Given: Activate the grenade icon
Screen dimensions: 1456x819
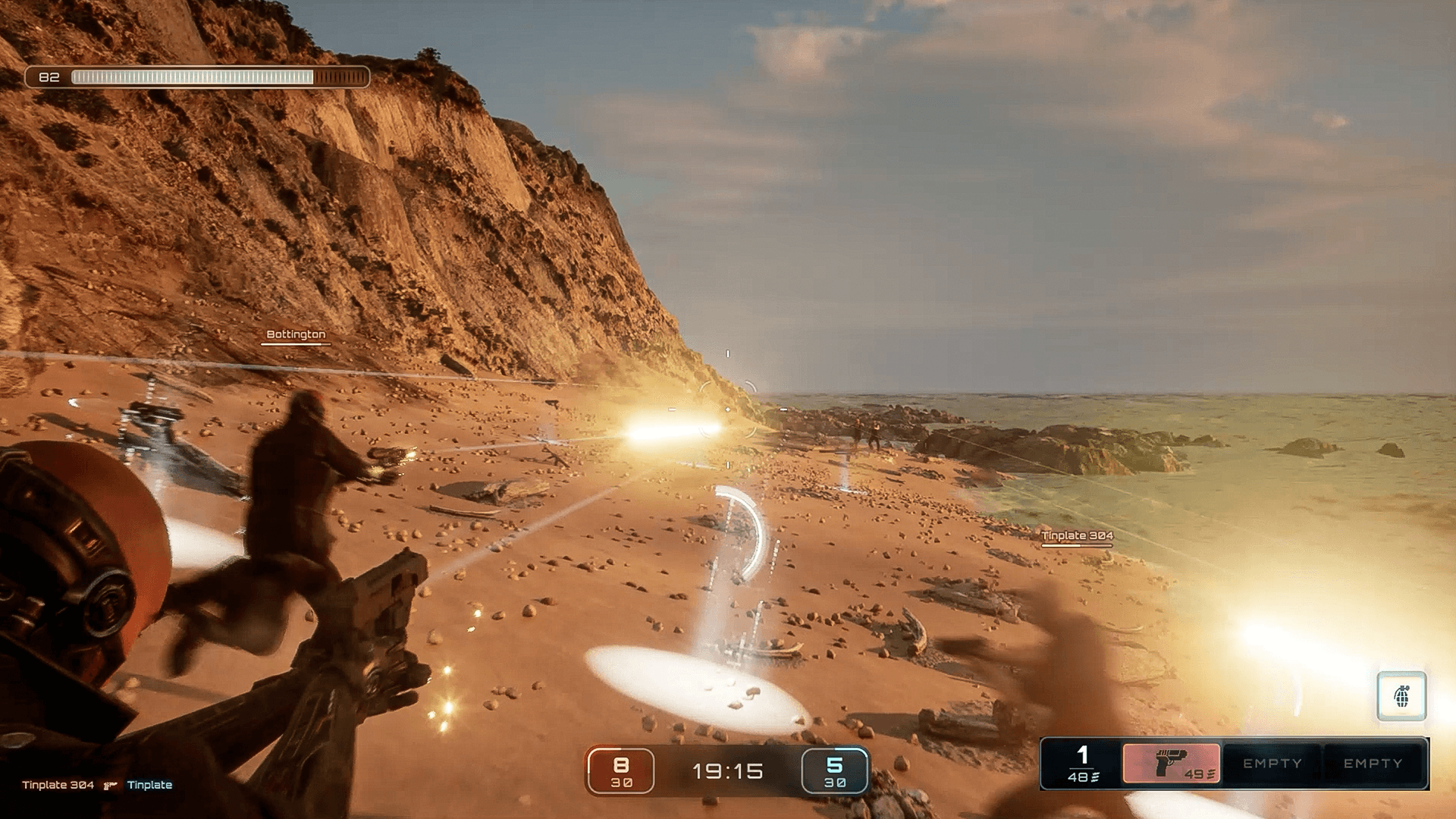Looking at the screenshot, I should 1401,695.
